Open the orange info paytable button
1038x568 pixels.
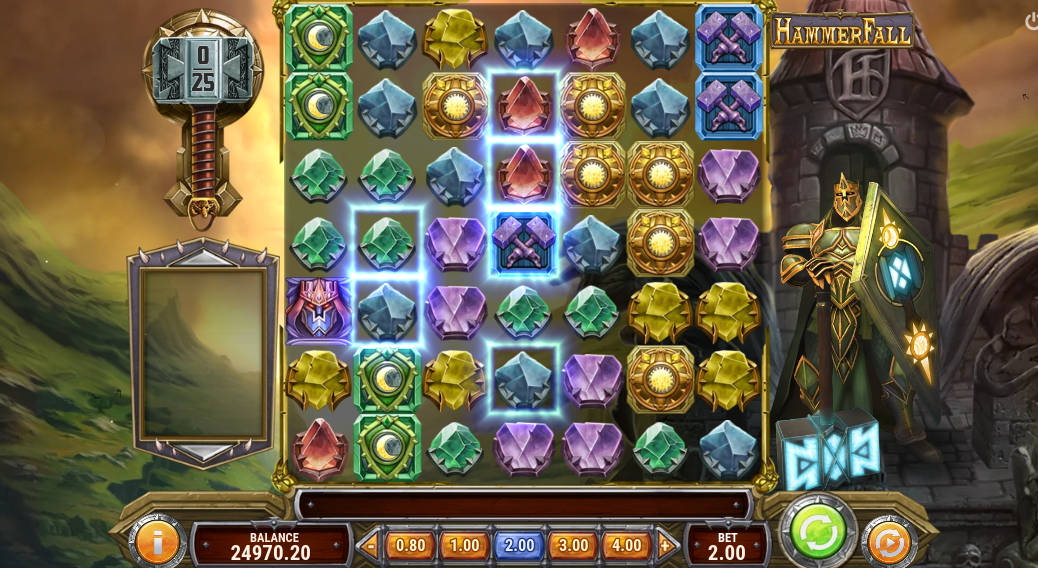point(157,541)
